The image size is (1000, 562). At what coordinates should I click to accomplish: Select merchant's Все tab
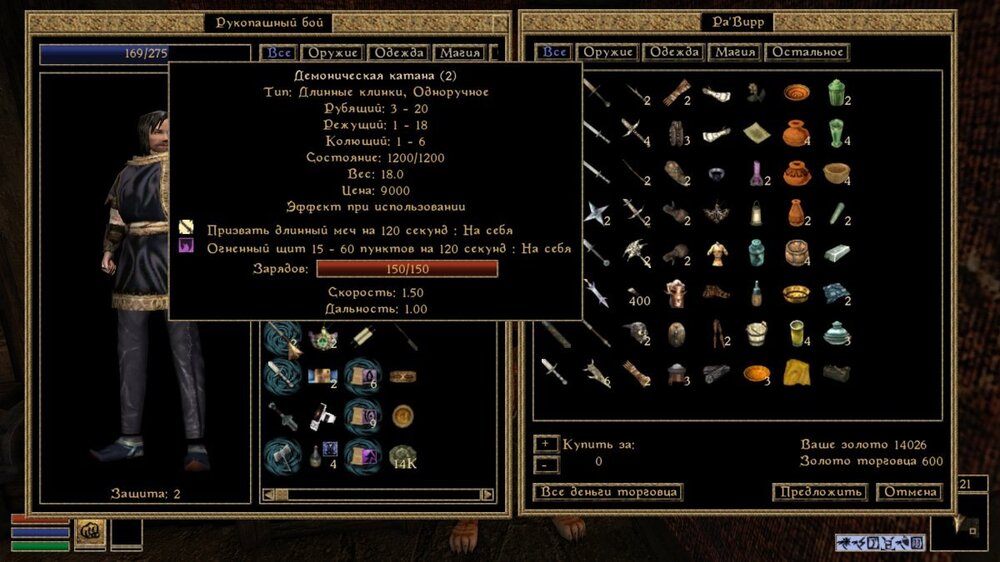[553, 52]
